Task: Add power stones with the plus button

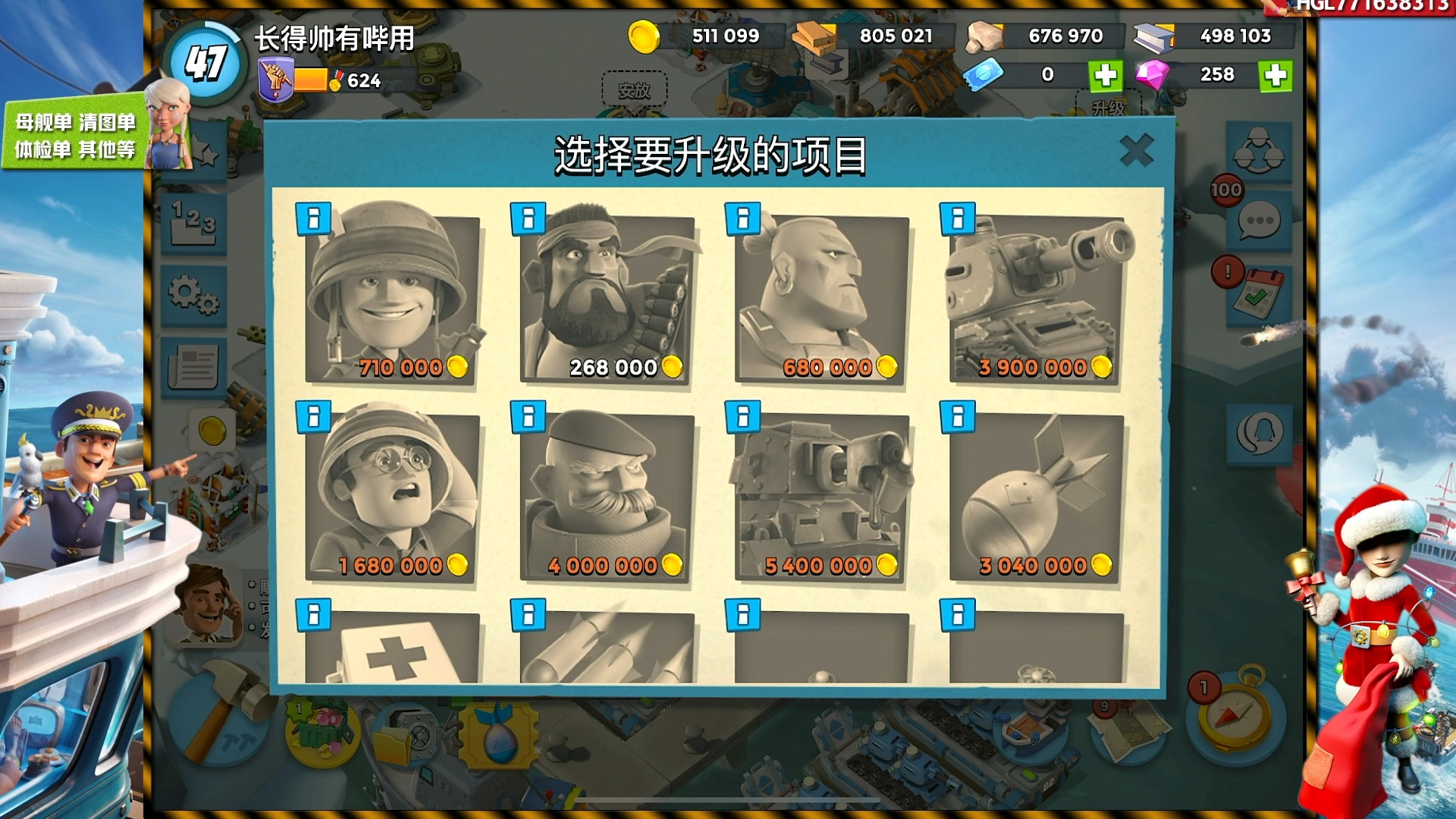Action: point(1106,75)
